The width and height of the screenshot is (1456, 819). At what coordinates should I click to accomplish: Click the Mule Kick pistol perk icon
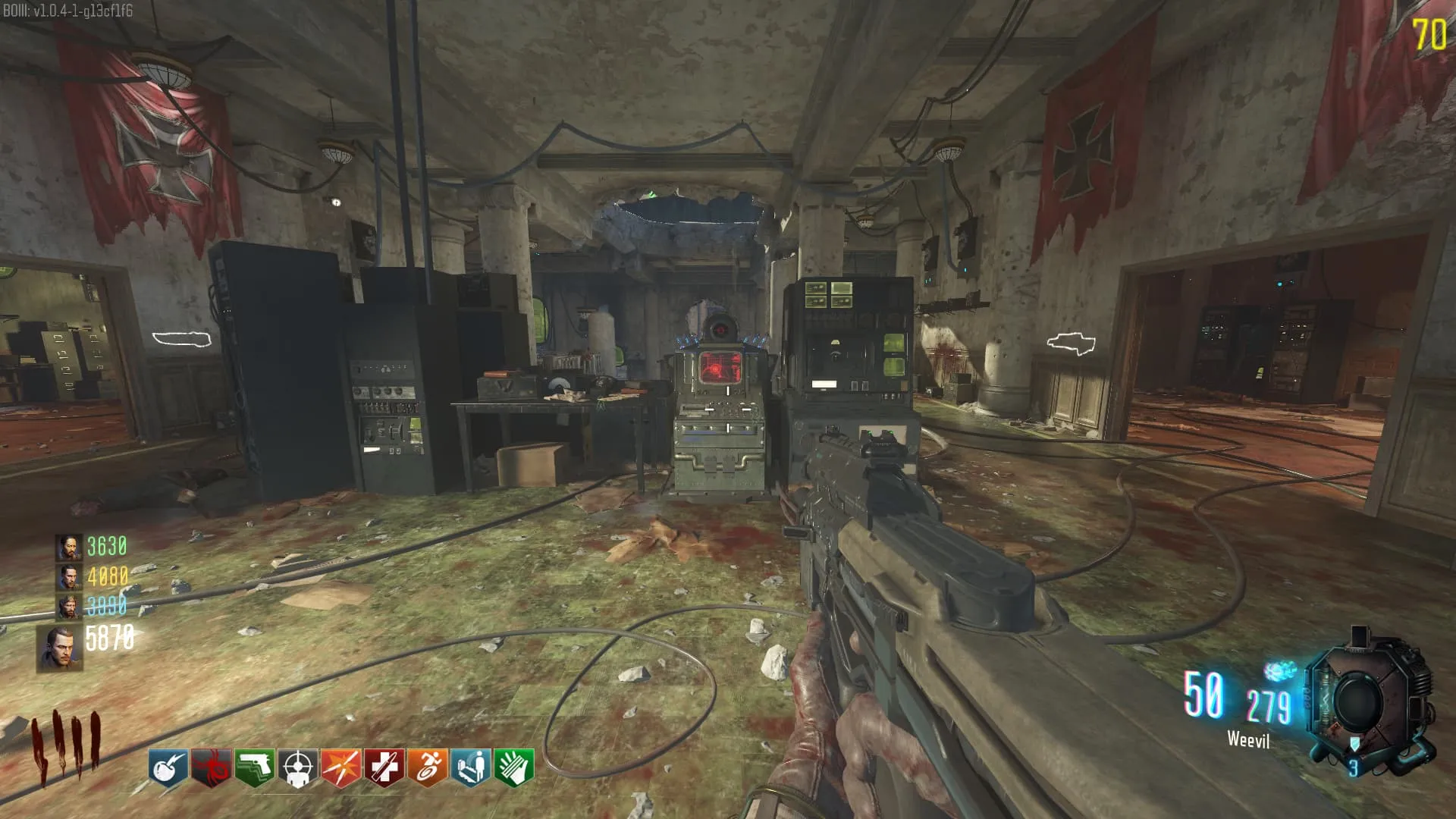255,768
